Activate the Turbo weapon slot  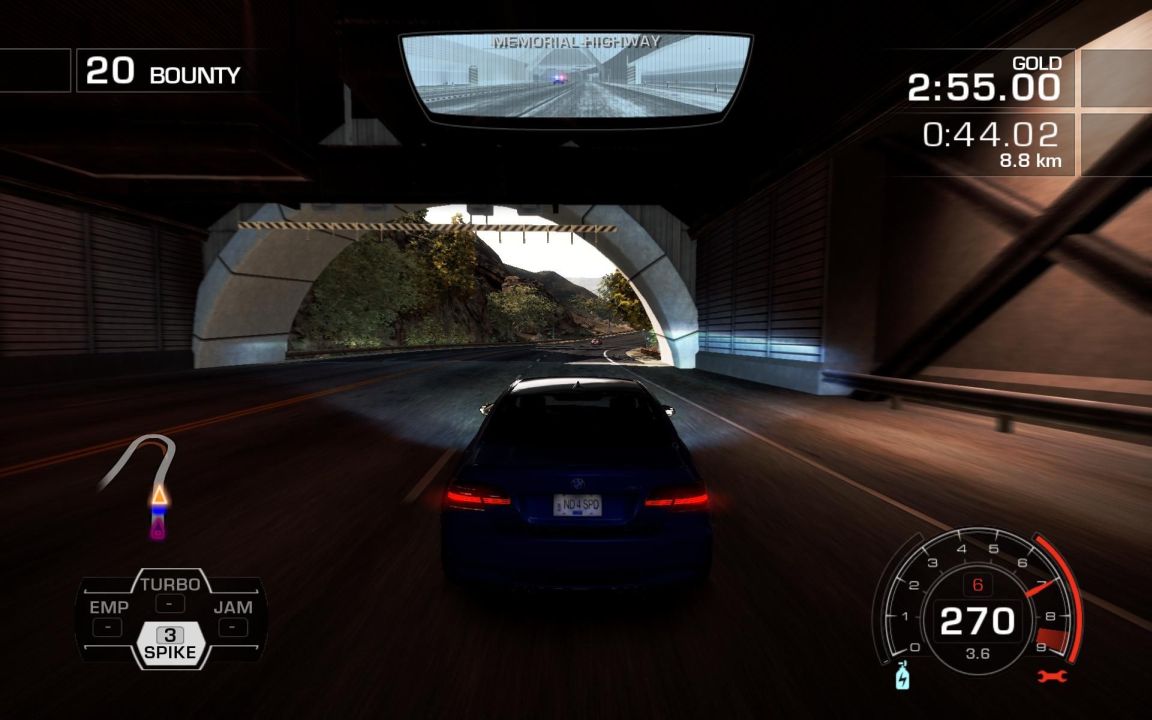[170, 592]
